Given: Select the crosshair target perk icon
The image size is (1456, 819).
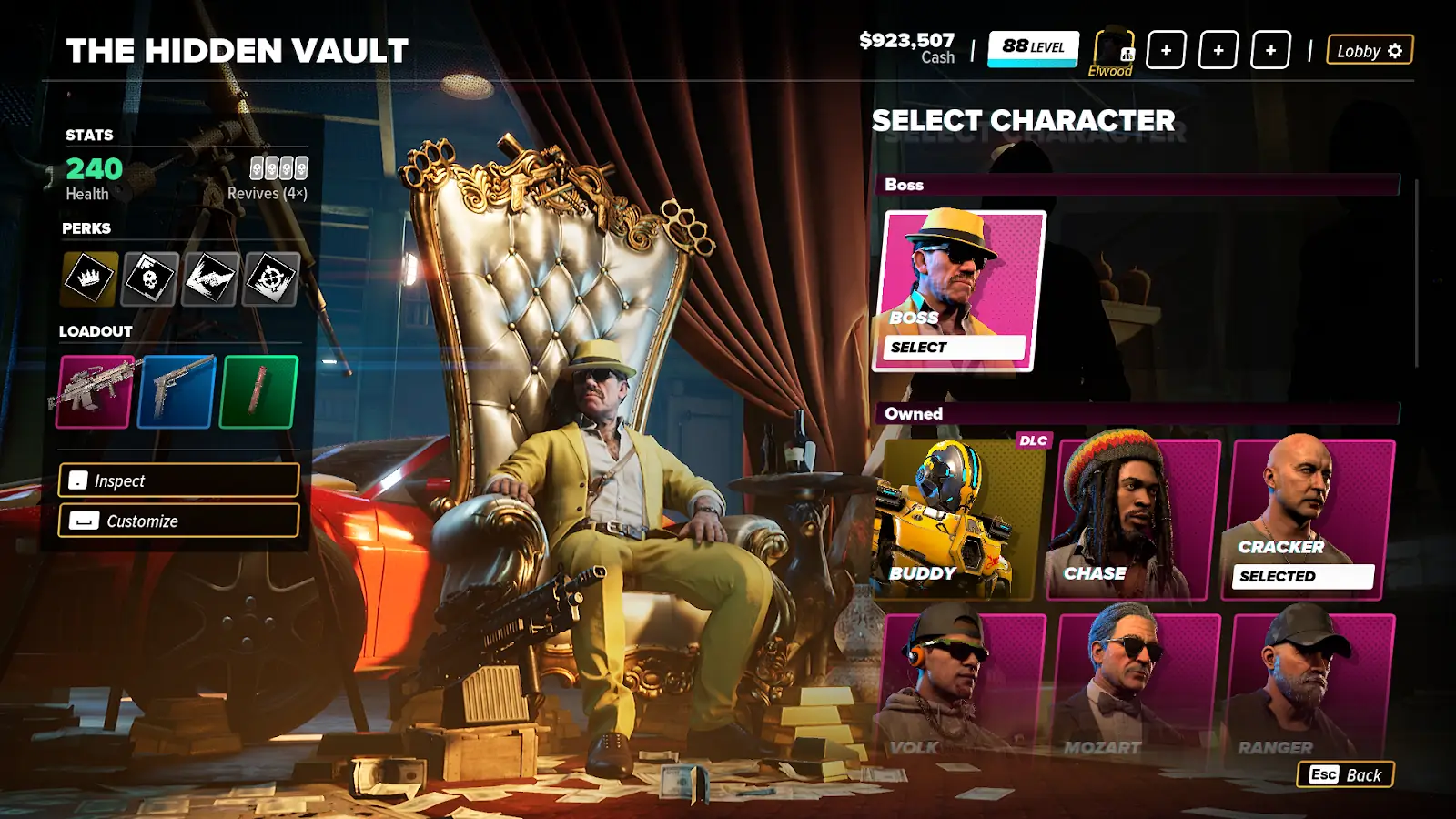Looking at the screenshot, I should pos(271,278).
